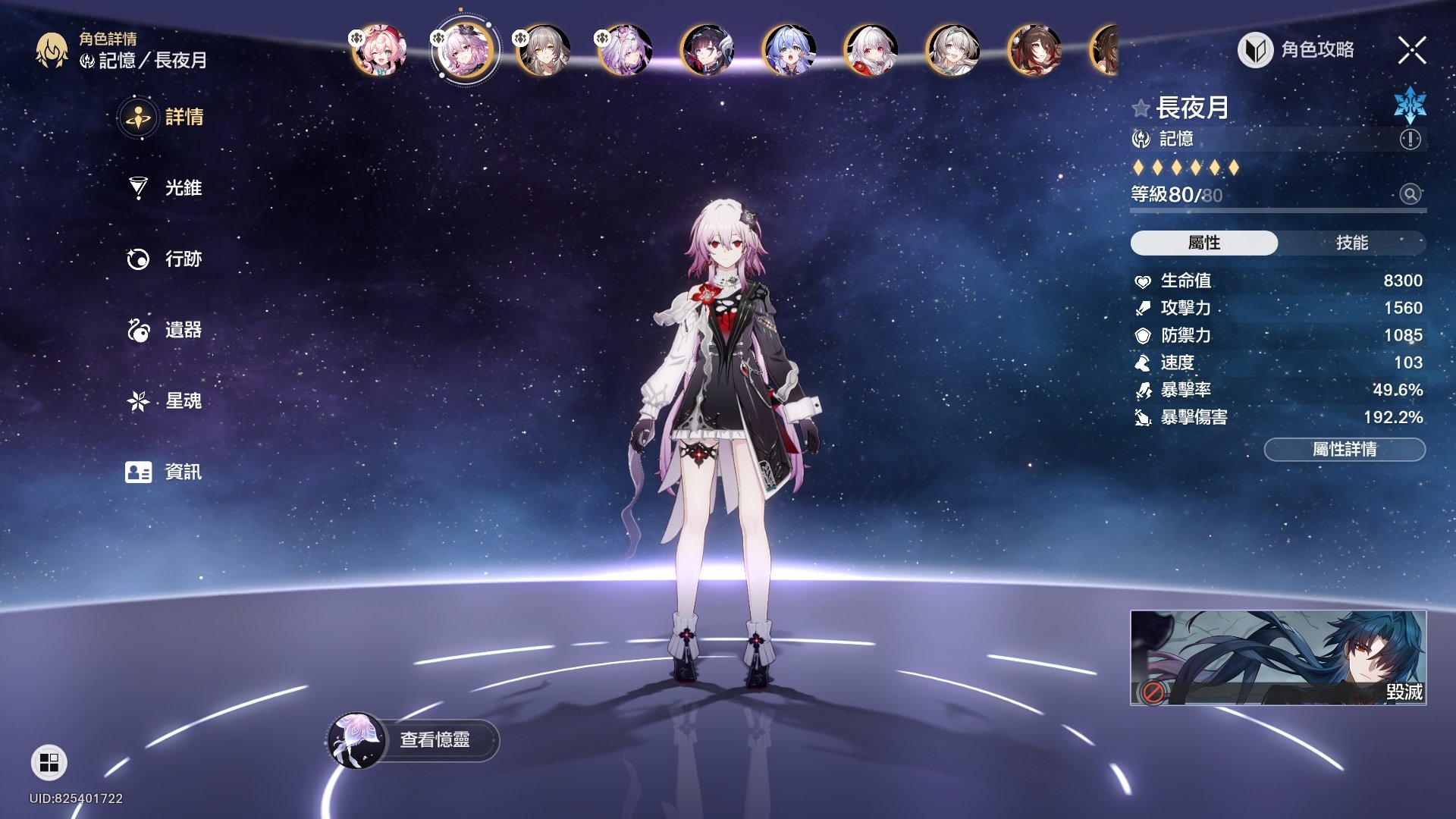Viewport: 1456px width, 819px height.
Task: Open the grid menu icon above UID
Action: click(49, 762)
